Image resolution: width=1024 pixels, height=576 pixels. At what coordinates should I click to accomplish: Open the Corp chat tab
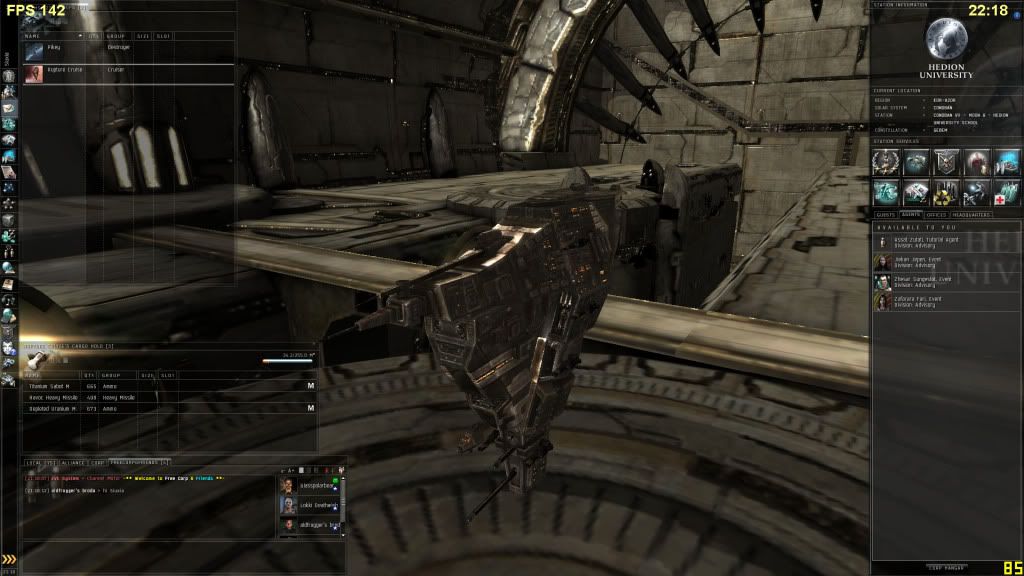coord(98,463)
